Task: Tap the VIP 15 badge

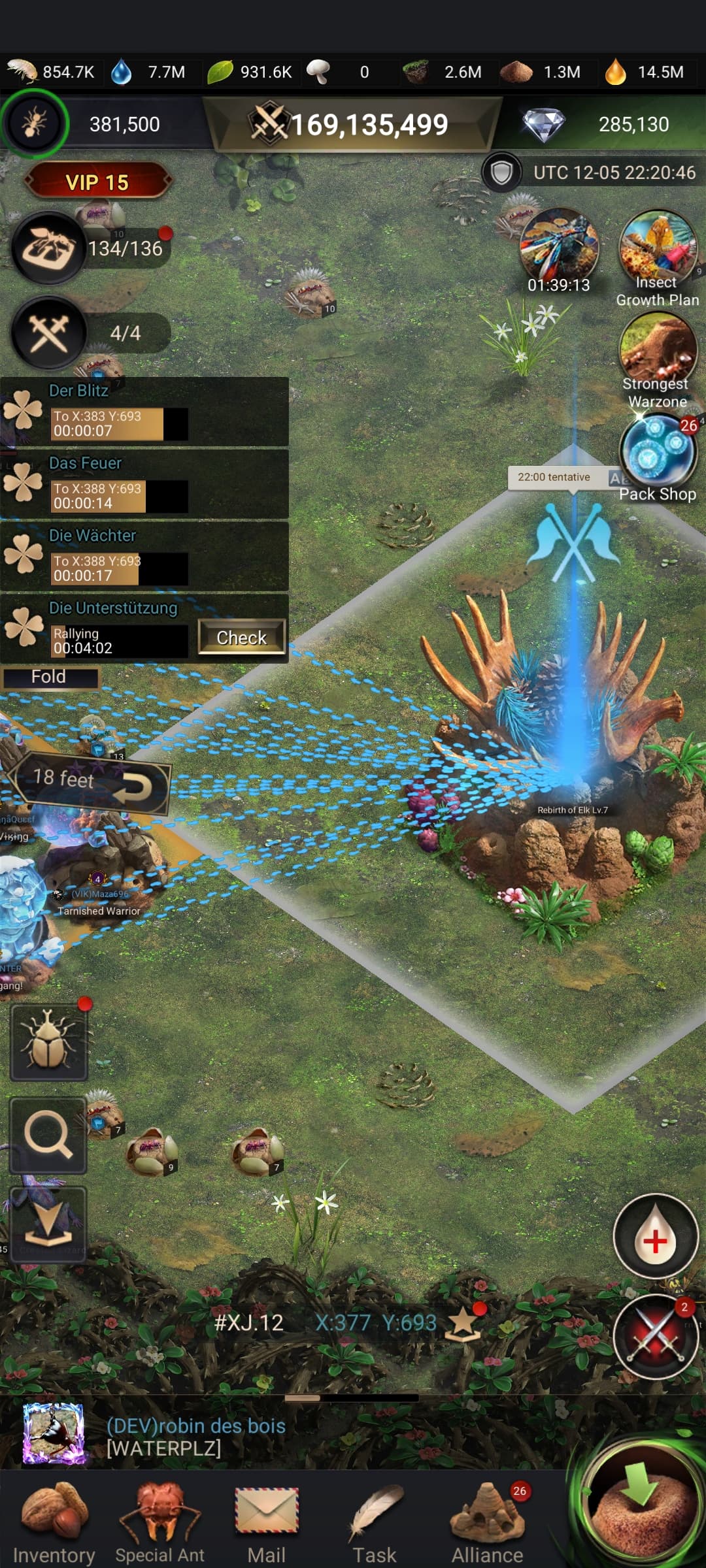Action: click(97, 182)
